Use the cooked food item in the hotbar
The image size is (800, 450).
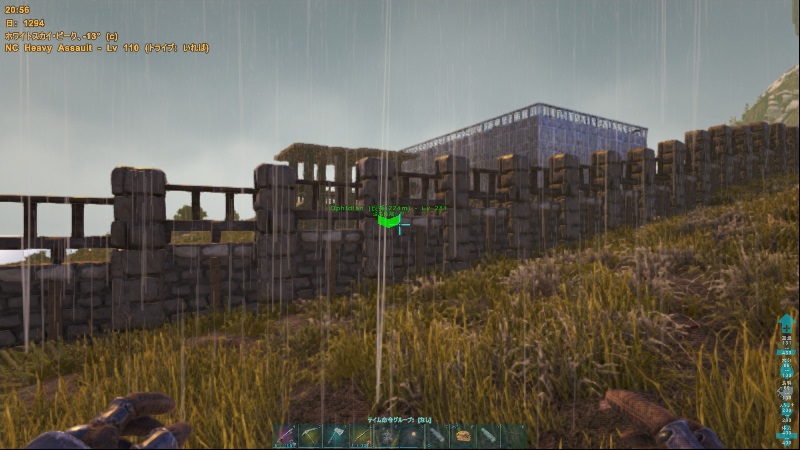click(x=464, y=436)
